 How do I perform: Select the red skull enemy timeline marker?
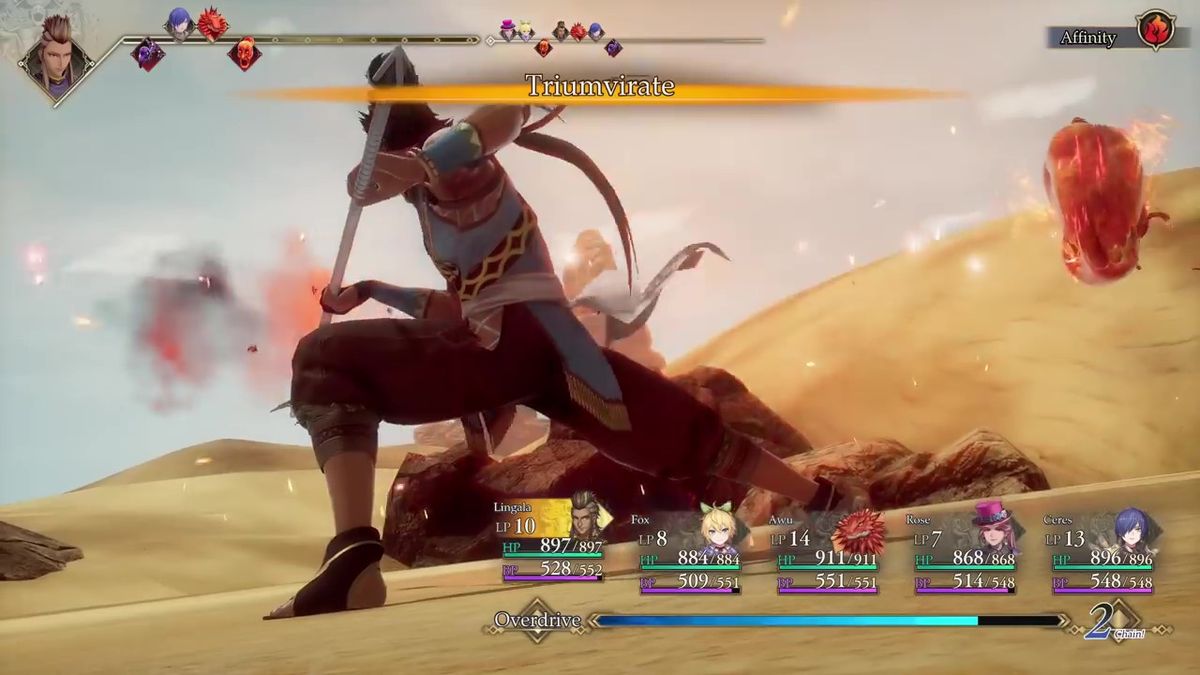click(x=244, y=53)
